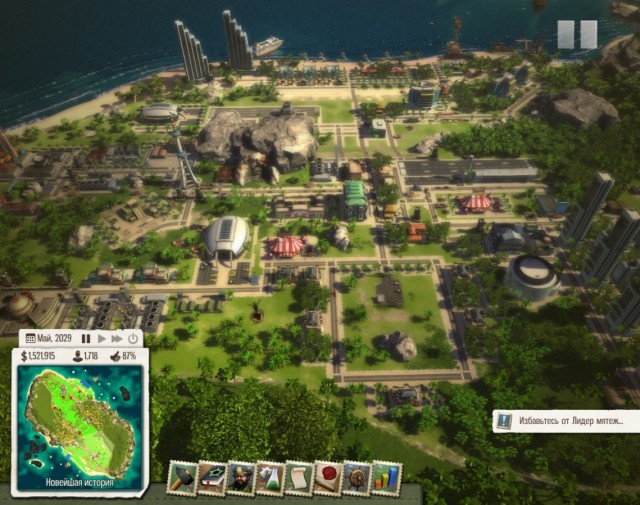Image resolution: width=640 pixels, height=505 pixels.
Task: Click the calendar date icon
Action: 30,339
